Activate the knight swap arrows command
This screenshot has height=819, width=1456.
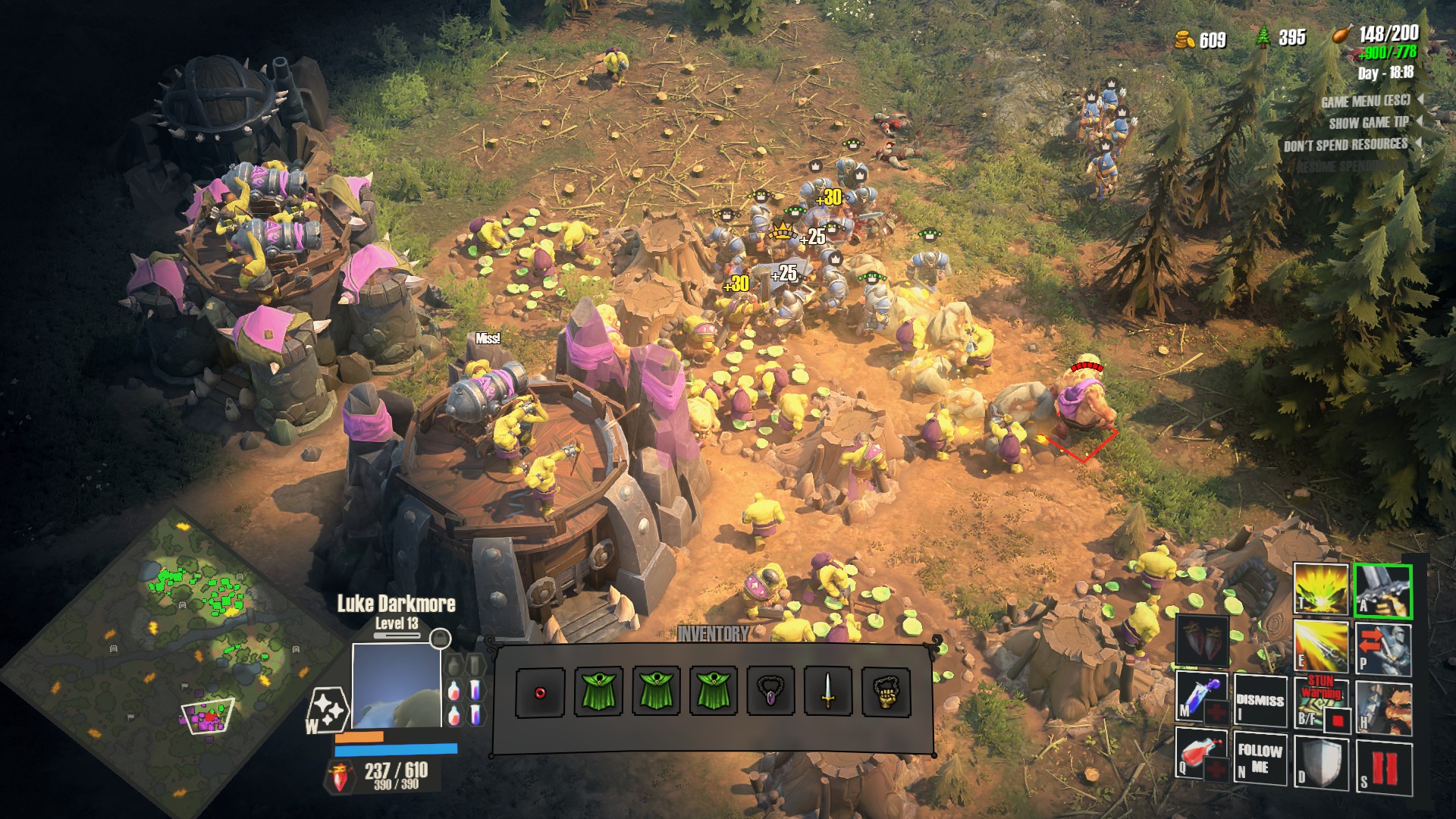[1382, 647]
